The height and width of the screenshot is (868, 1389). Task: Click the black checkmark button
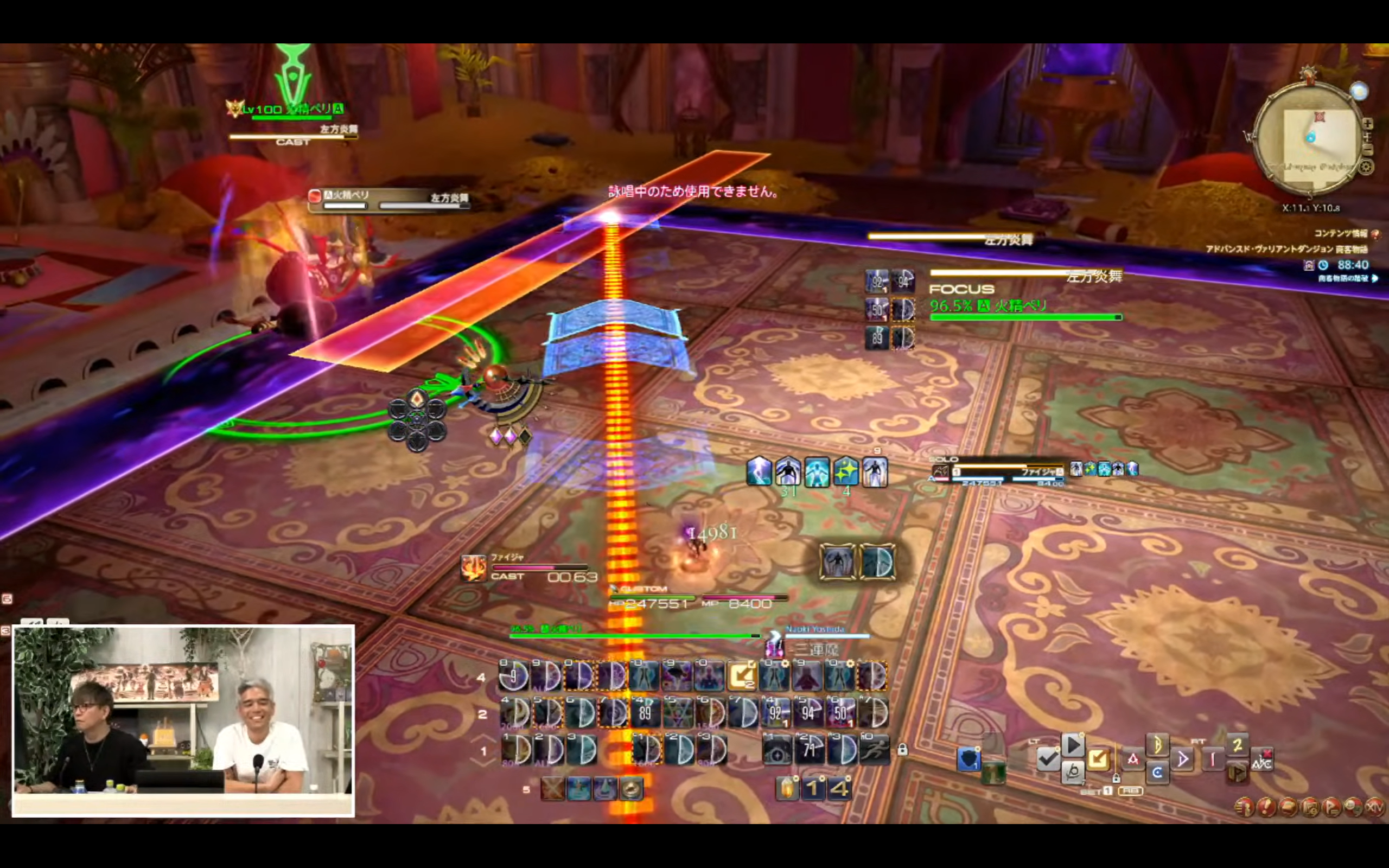coord(1048,759)
